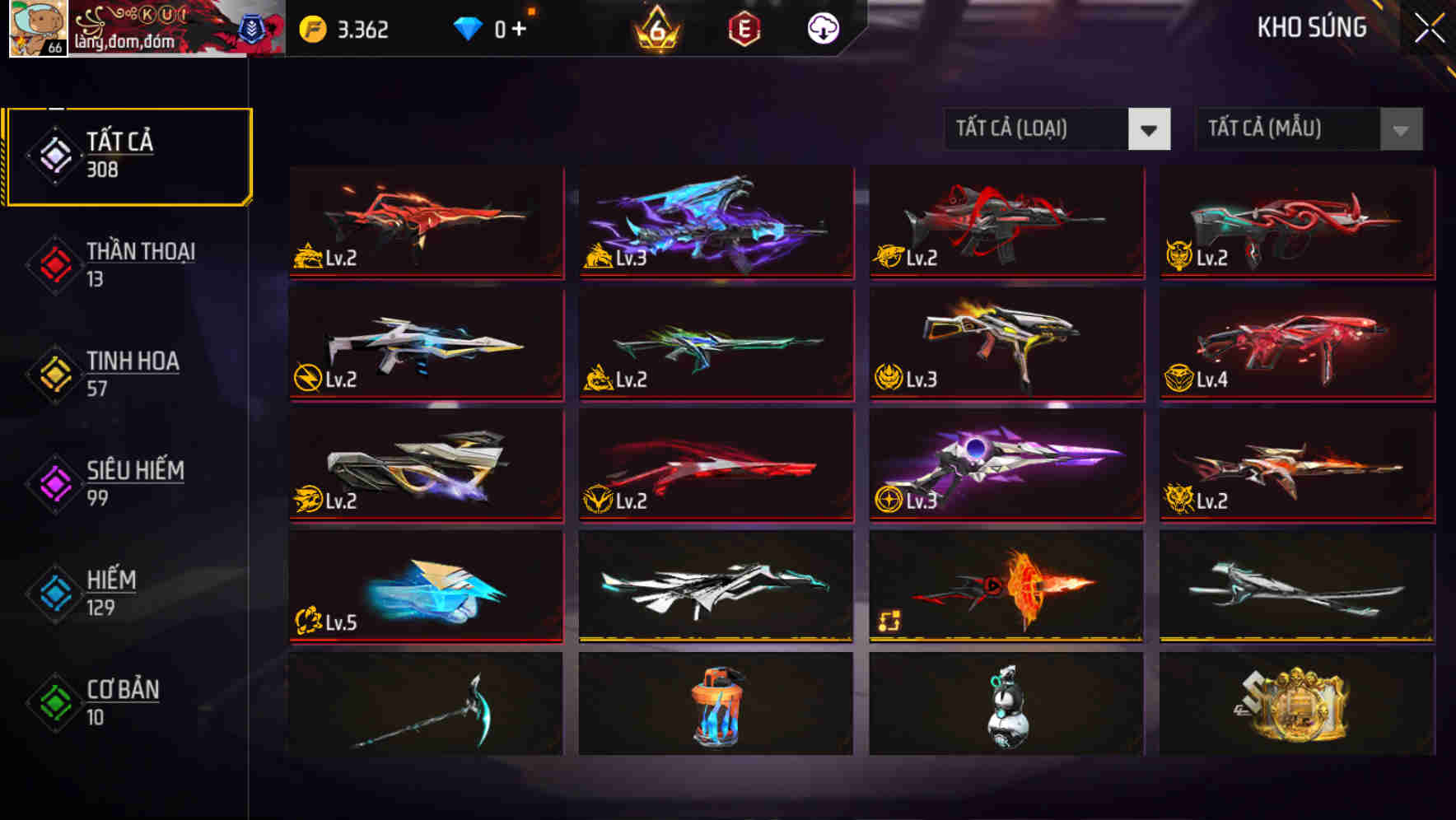Open the TẤT CẢ (LOẠI) dropdown
Viewport: 1456px width, 820px height.
1057,129
